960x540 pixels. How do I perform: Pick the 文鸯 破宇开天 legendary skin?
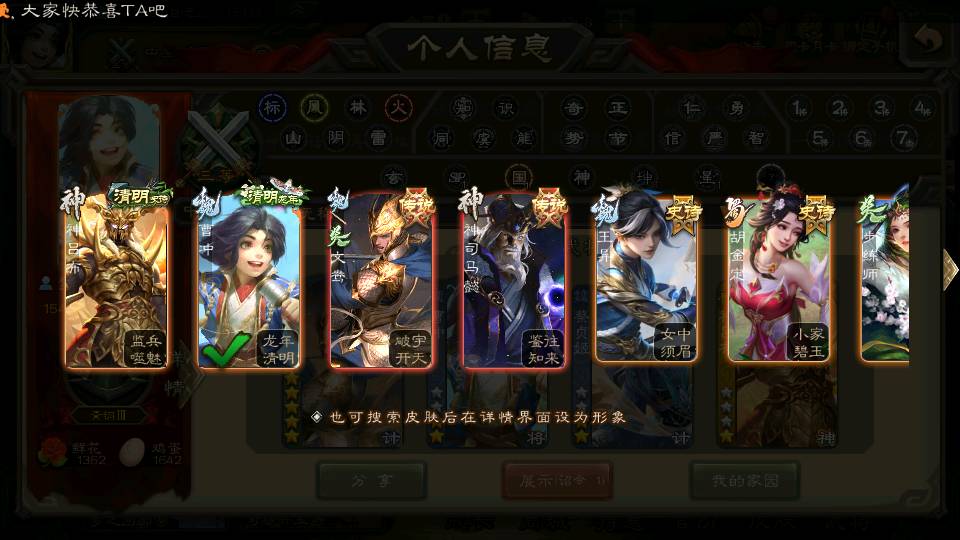(x=381, y=280)
